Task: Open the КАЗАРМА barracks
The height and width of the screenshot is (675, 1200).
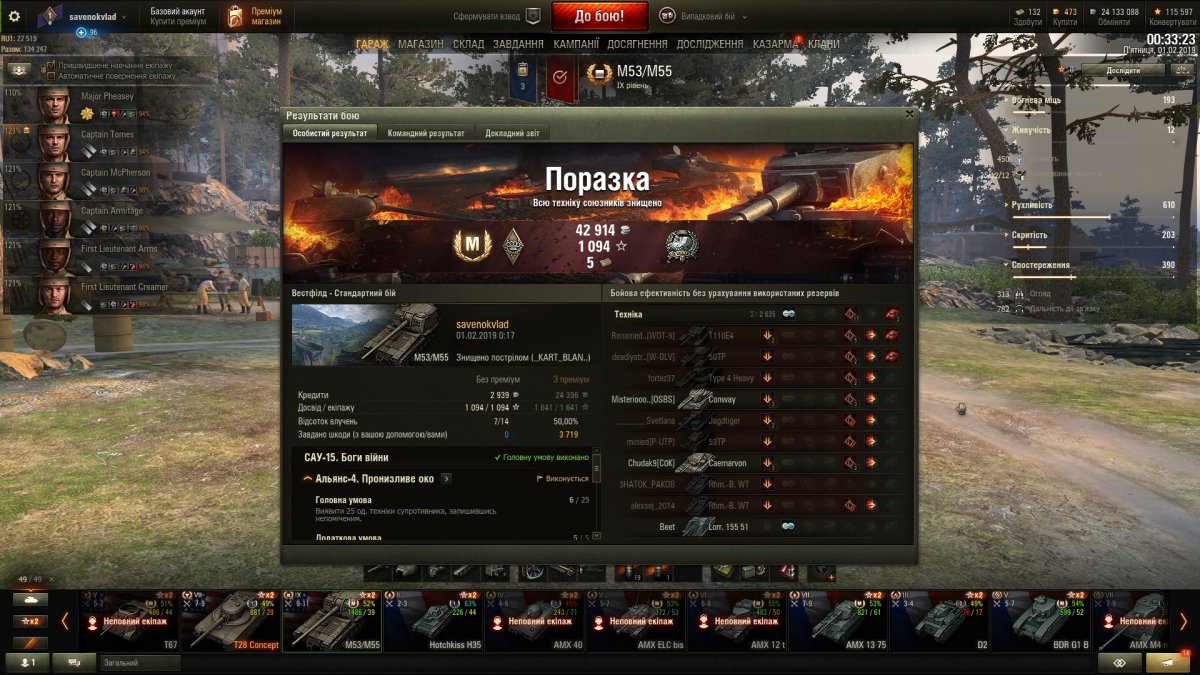Action: tap(775, 44)
